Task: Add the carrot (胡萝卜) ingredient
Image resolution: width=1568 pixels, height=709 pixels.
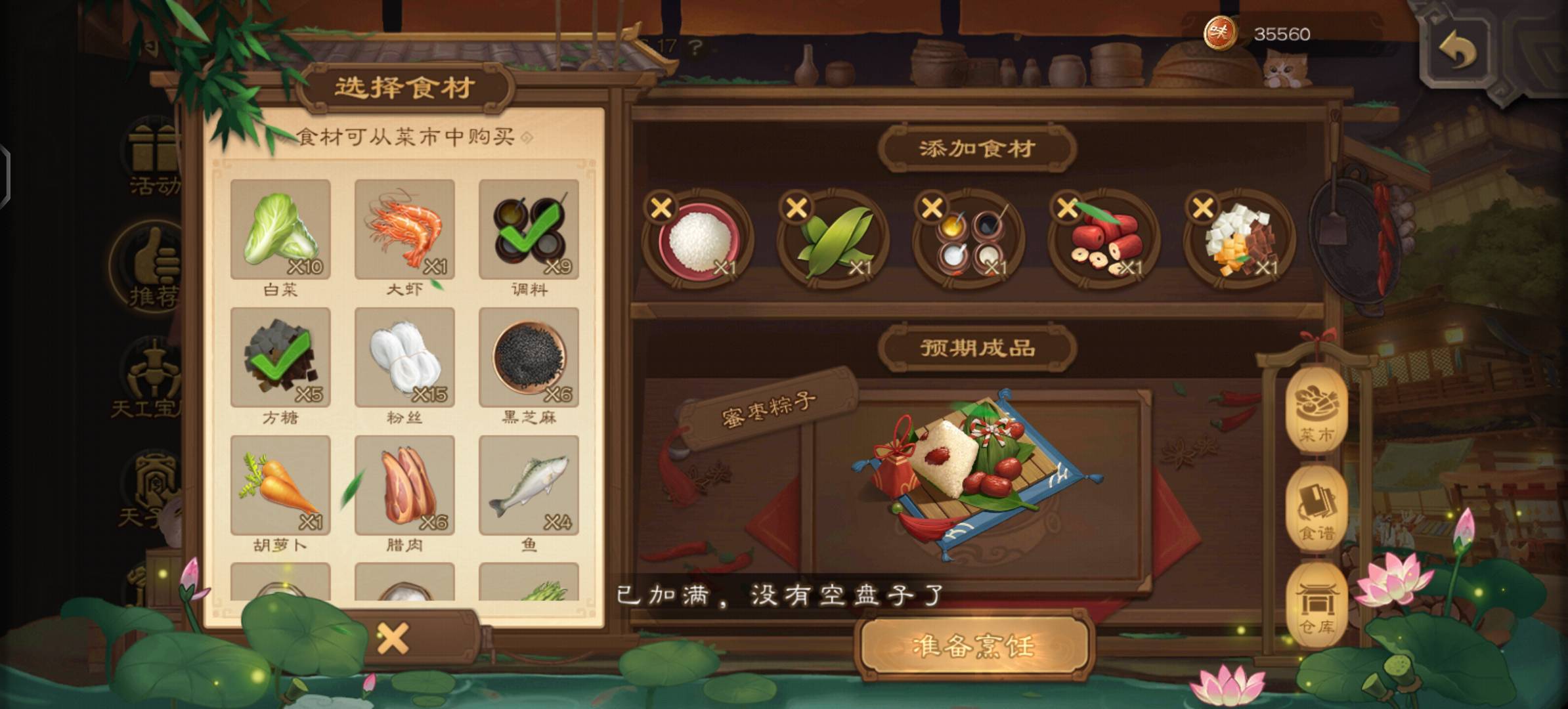Action: pos(280,485)
